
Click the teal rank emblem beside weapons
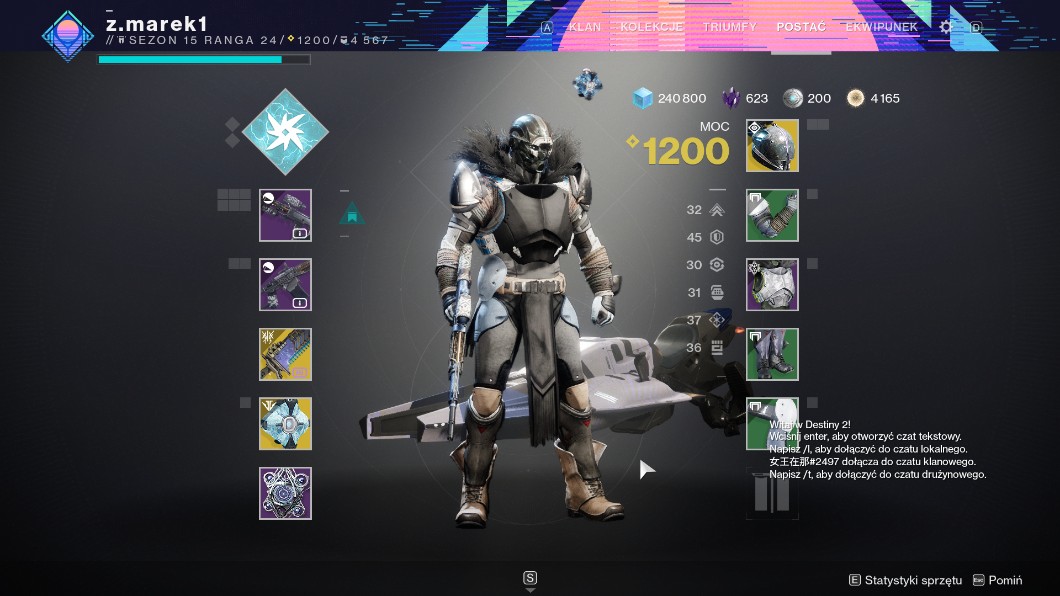pos(351,213)
